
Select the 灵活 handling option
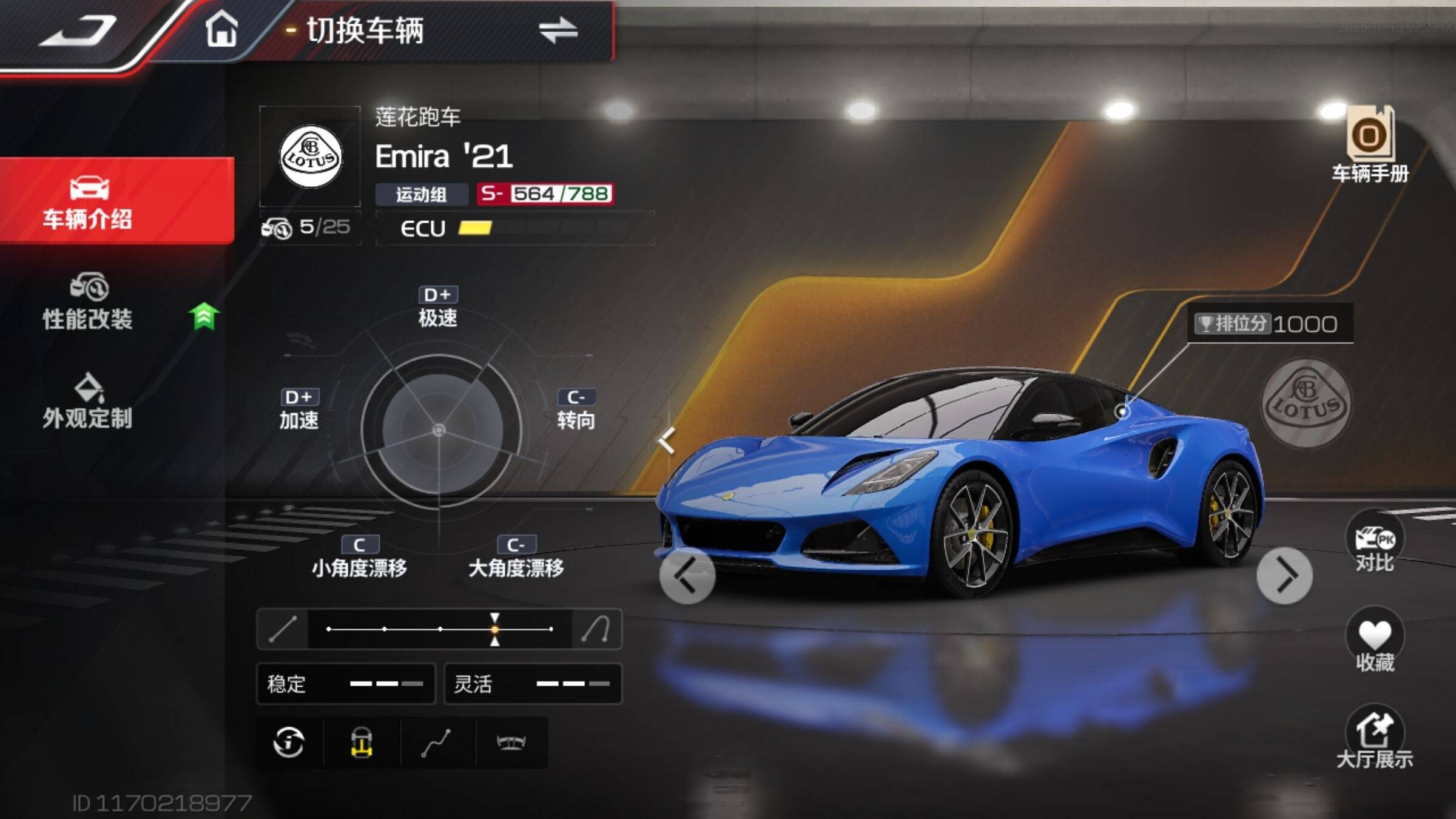533,684
